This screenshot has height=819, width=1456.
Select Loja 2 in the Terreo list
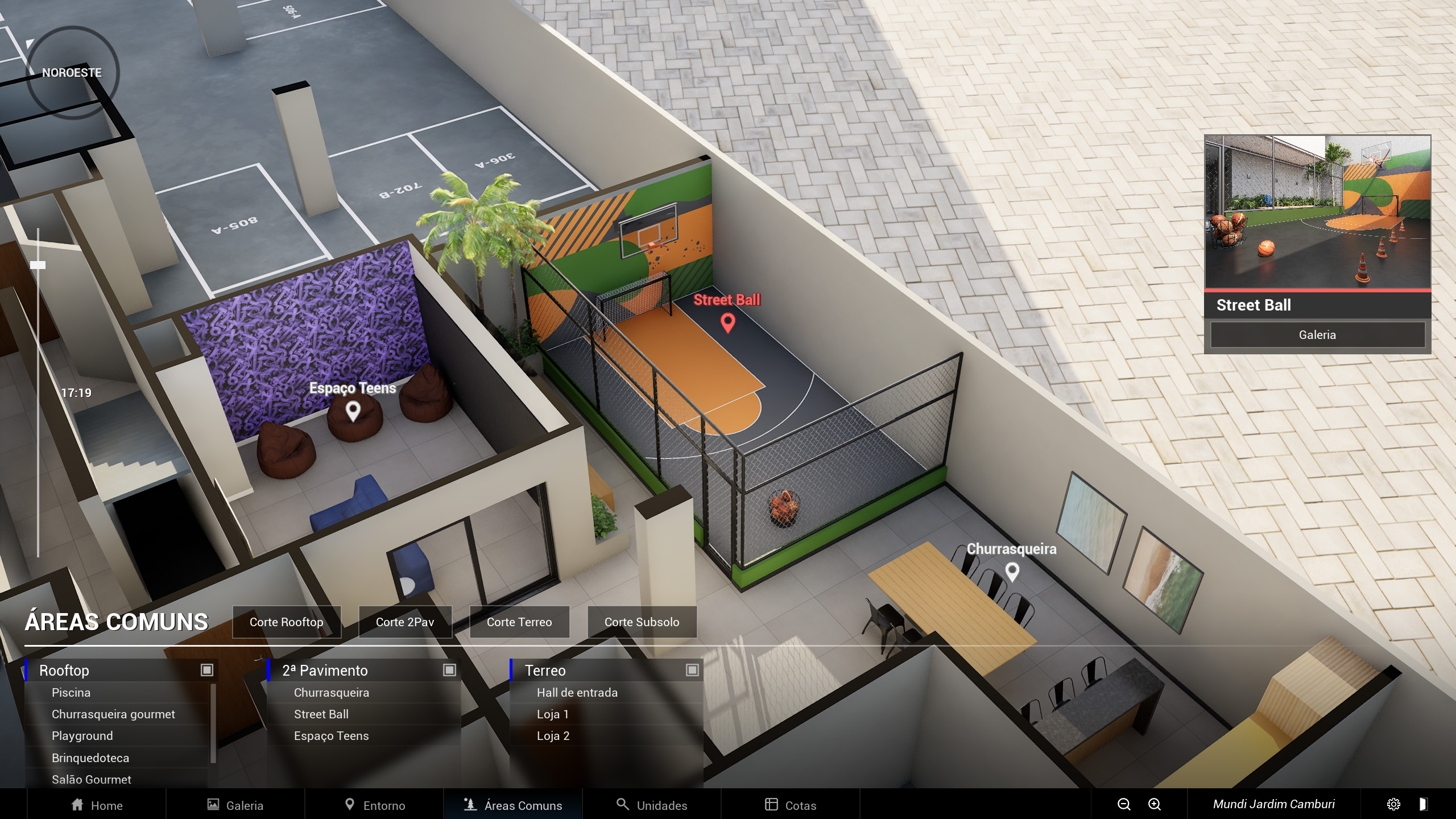[x=553, y=736]
